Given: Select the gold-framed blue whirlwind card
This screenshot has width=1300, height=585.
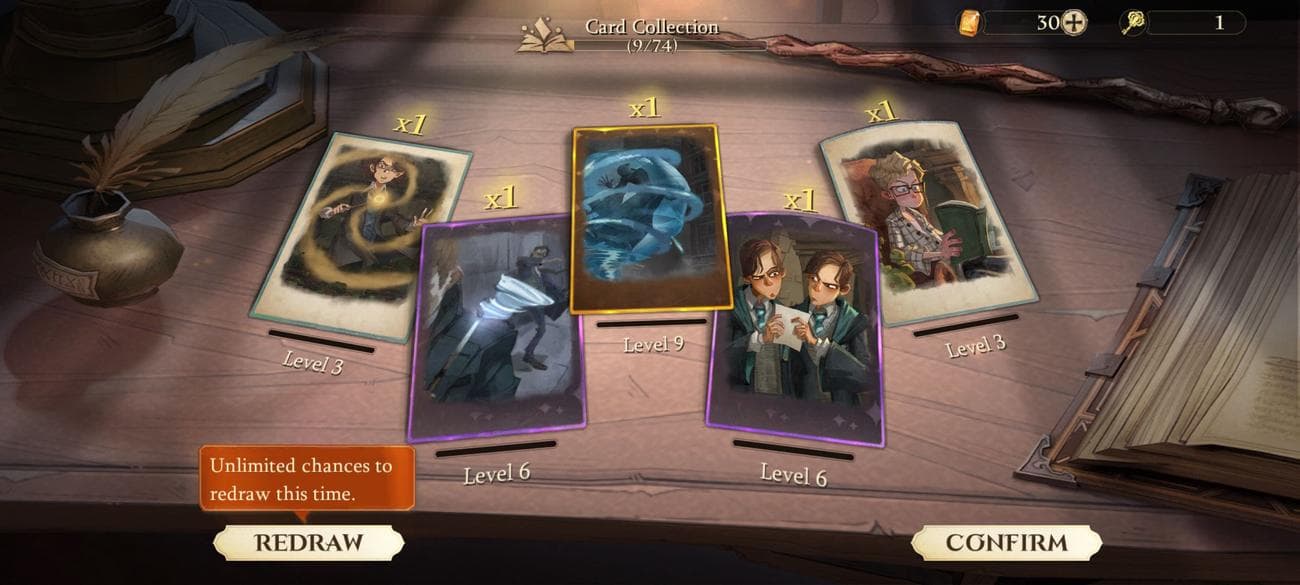Looking at the screenshot, I should pos(651,218).
